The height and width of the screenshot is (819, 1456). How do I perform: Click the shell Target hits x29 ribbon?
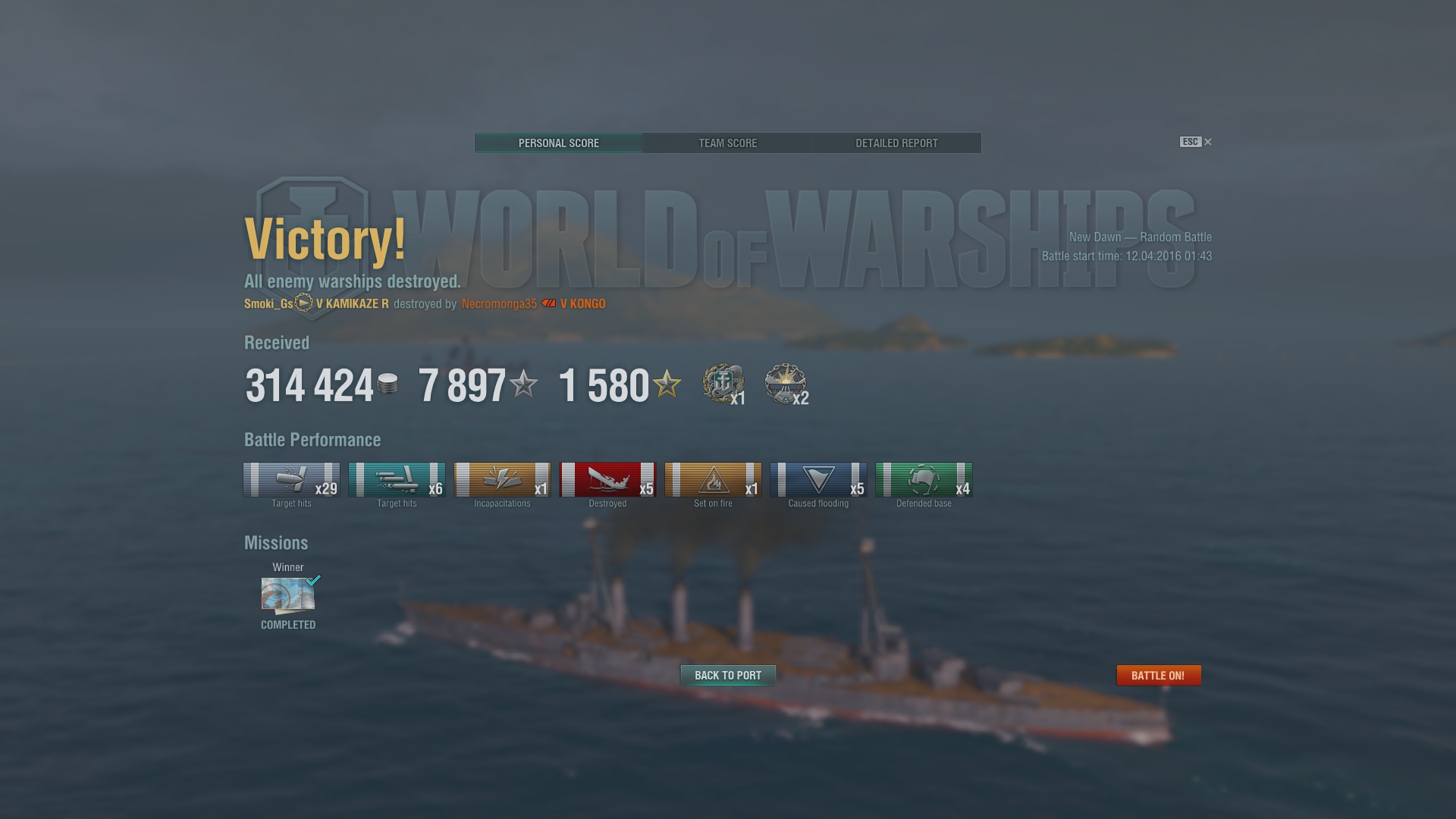pos(291,480)
